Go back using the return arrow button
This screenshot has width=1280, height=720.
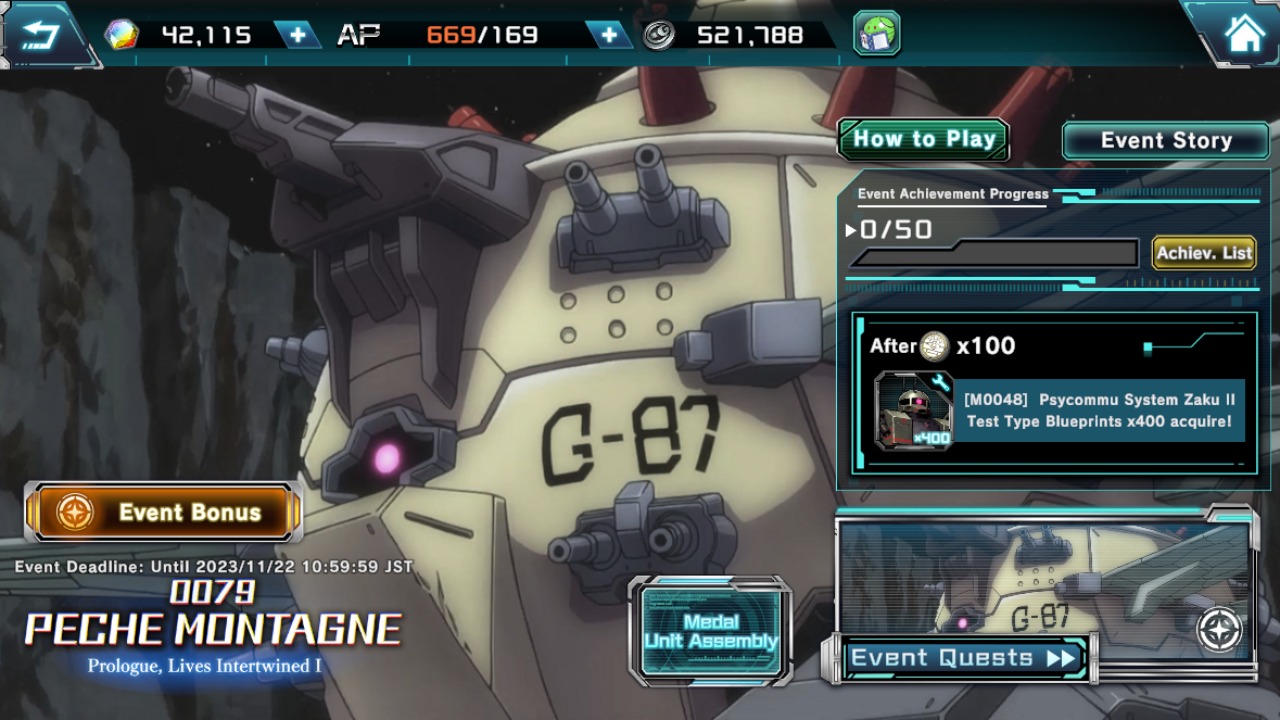point(40,35)
